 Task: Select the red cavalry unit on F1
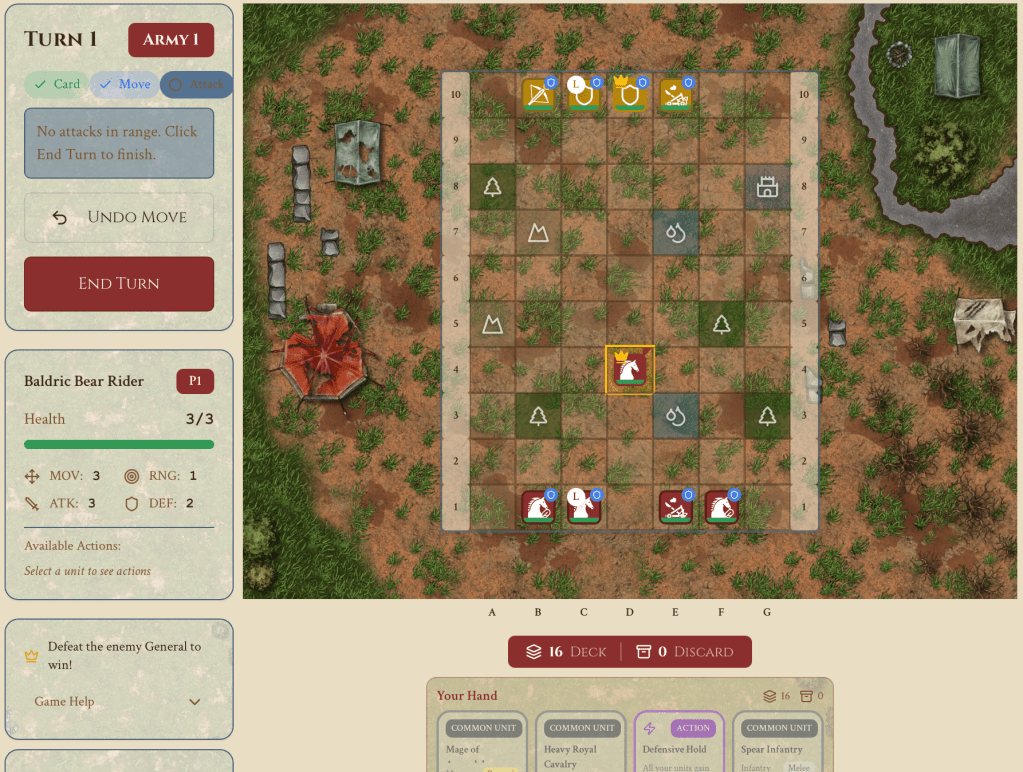pos(722,507)
